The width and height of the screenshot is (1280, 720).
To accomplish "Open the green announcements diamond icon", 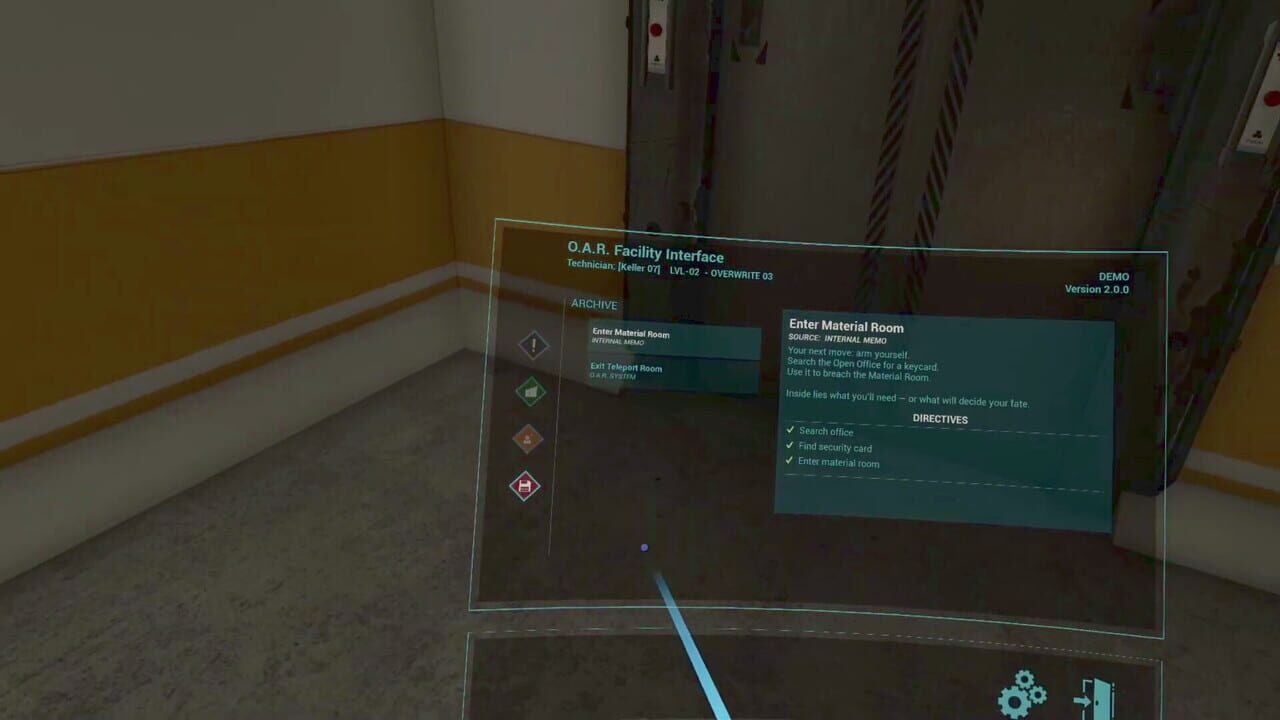I will pyautogui.click(x=529, y=392).
